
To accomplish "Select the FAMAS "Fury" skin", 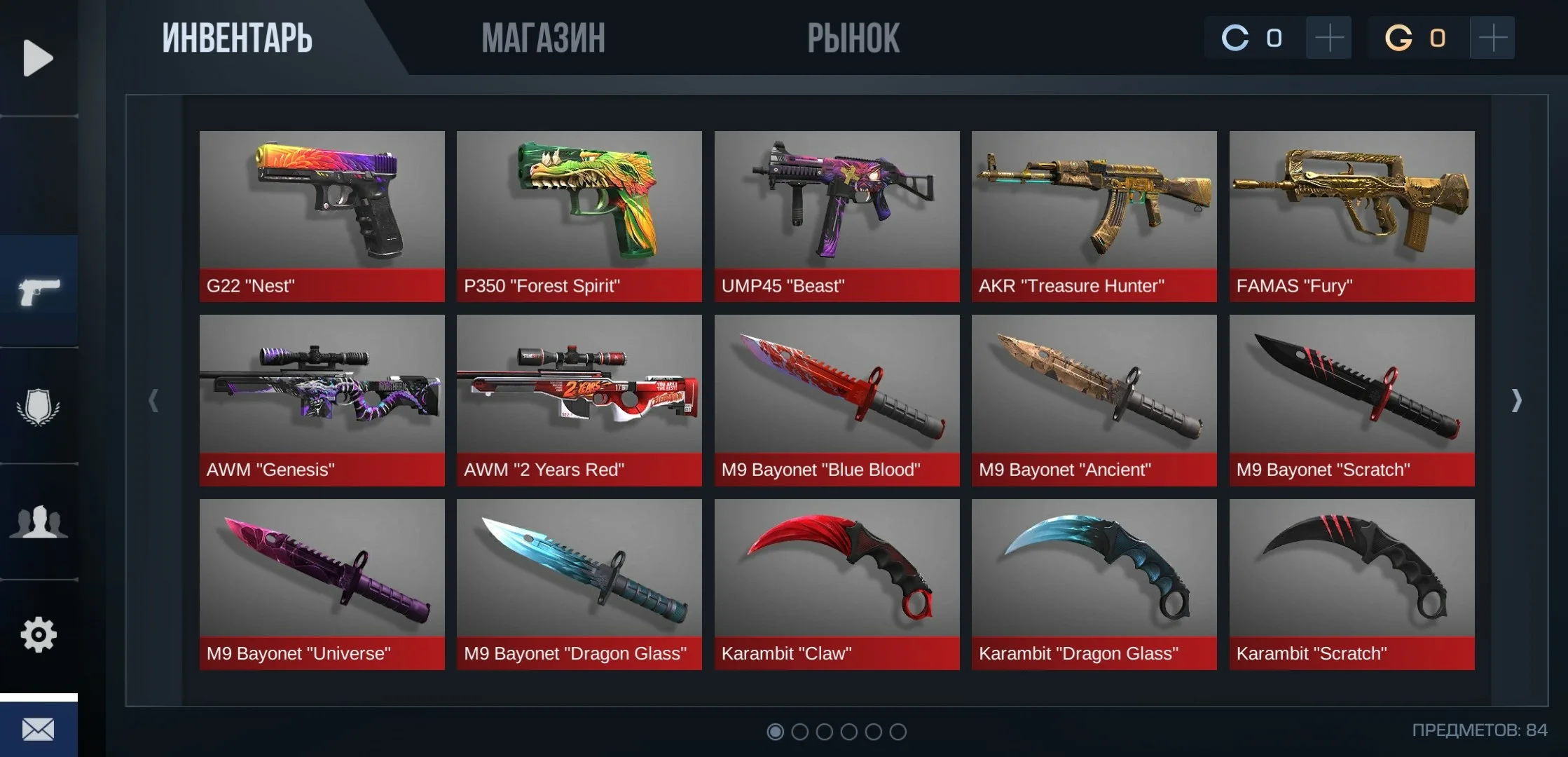I will [x=1352, y=216].
